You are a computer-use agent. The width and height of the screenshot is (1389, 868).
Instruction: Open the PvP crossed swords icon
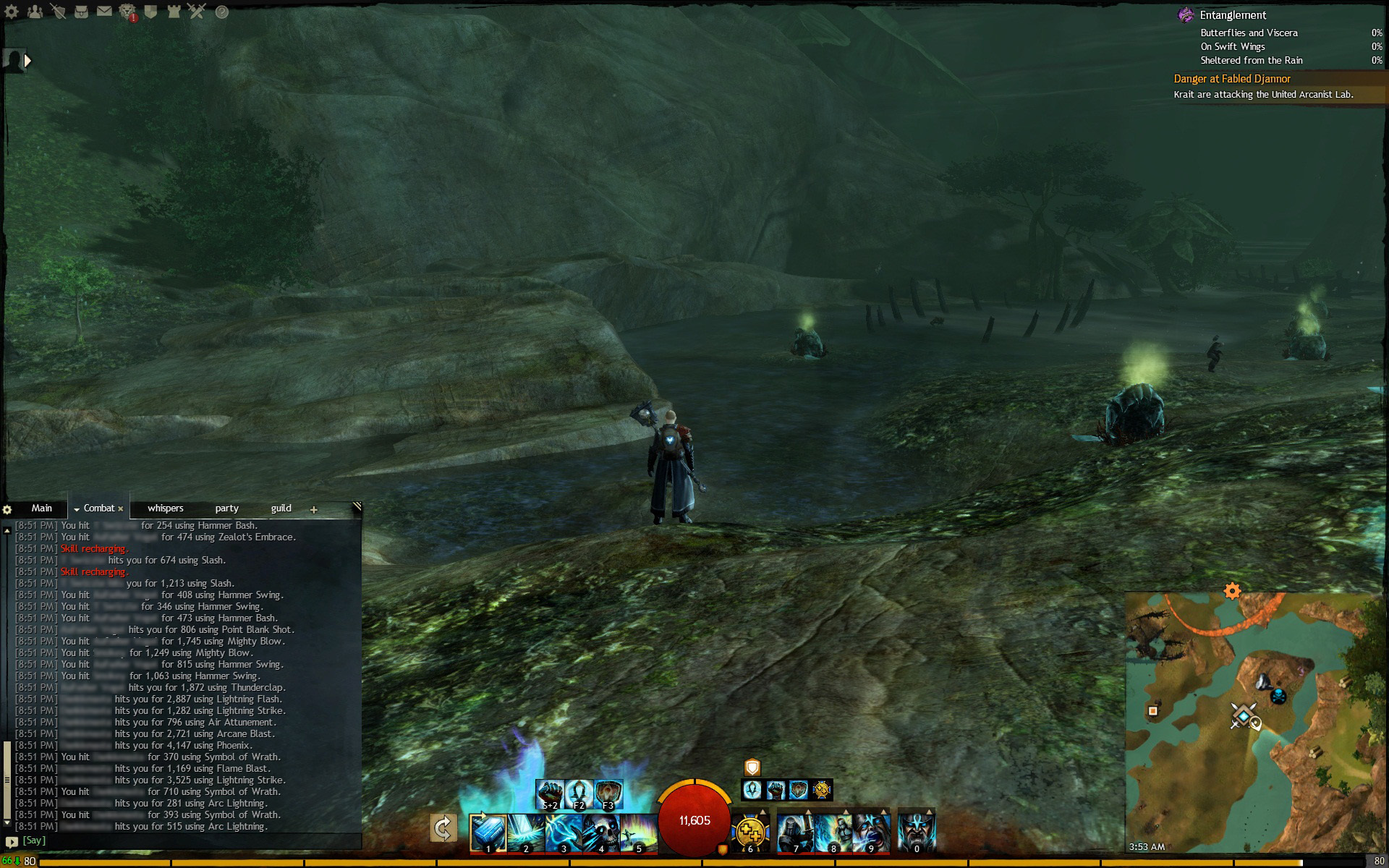click(197, 12)
